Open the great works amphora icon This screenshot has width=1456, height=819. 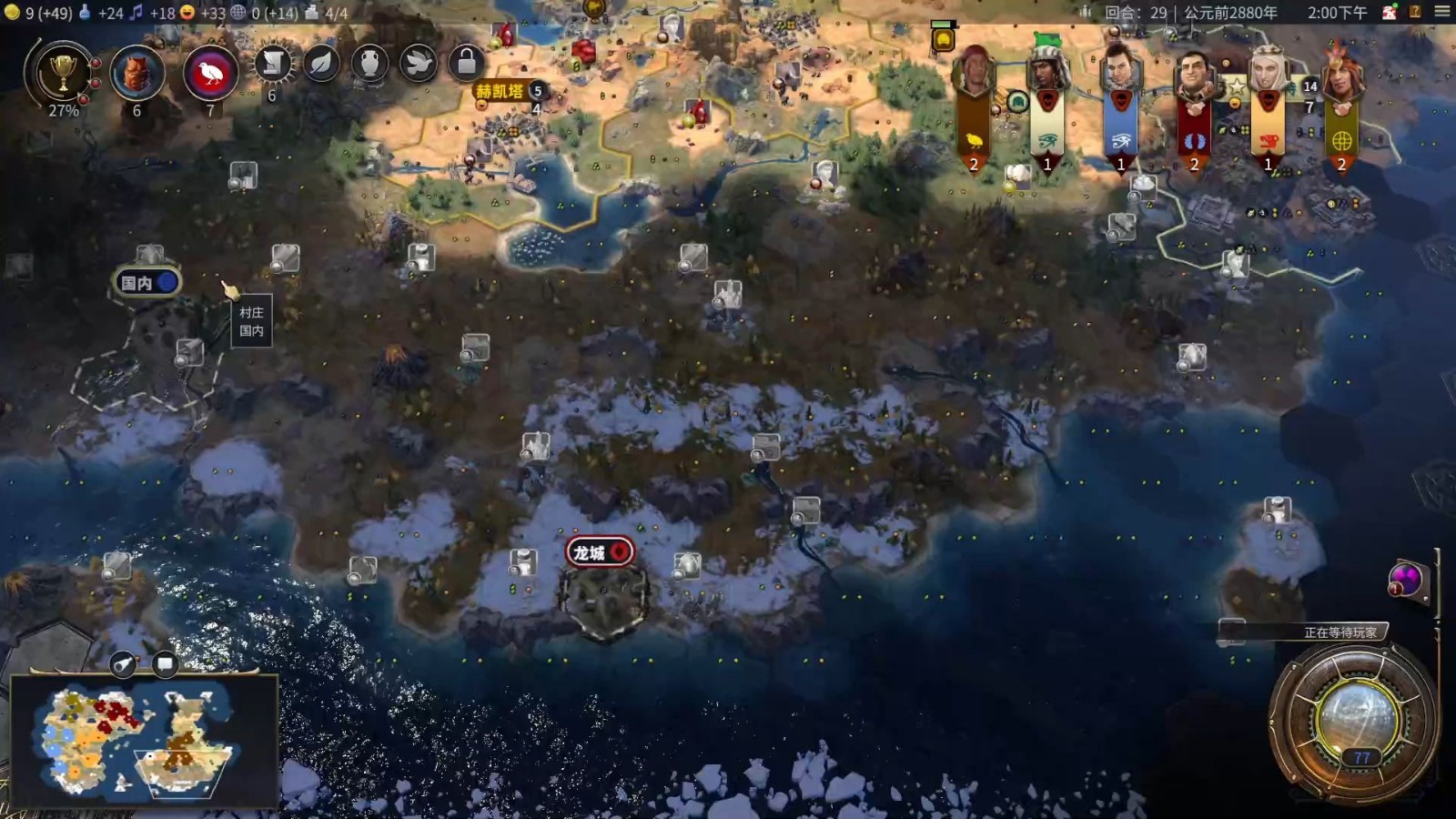pos(369,64)
